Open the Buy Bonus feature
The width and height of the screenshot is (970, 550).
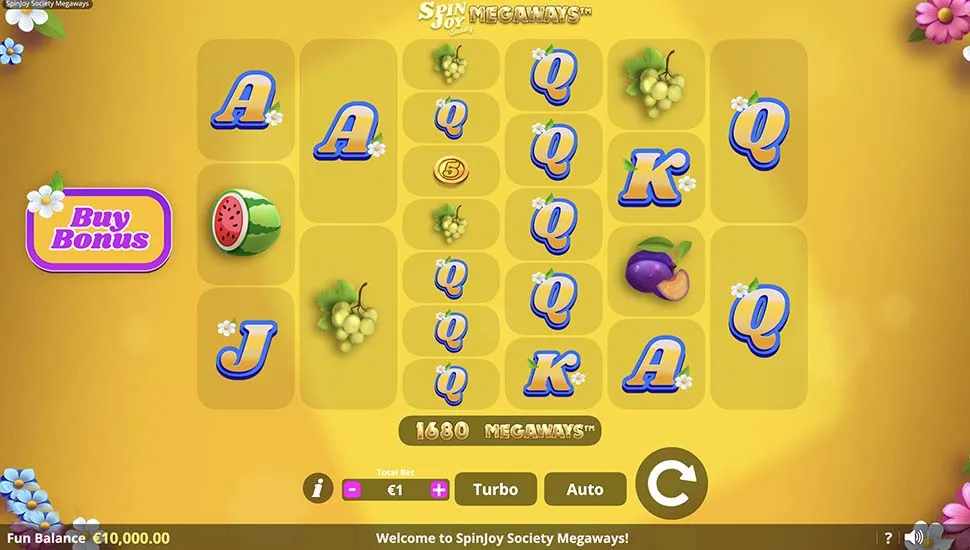99,229
